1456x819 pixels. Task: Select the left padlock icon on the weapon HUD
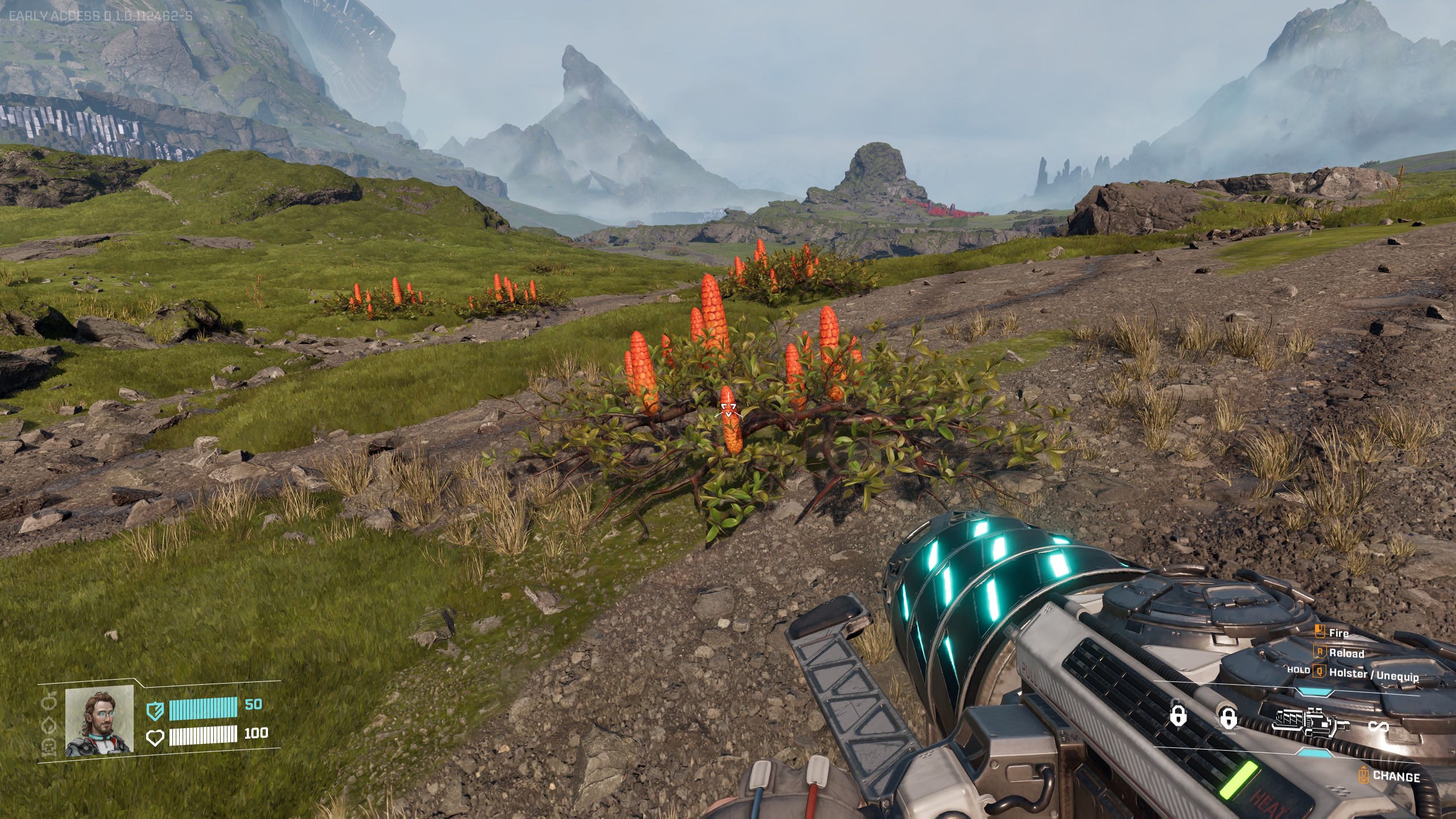[1178, 715]
